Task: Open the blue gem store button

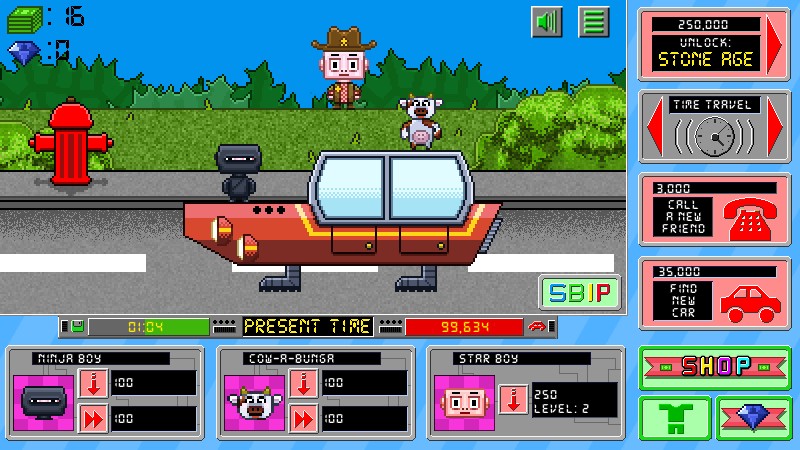Action: pos(754,417)
